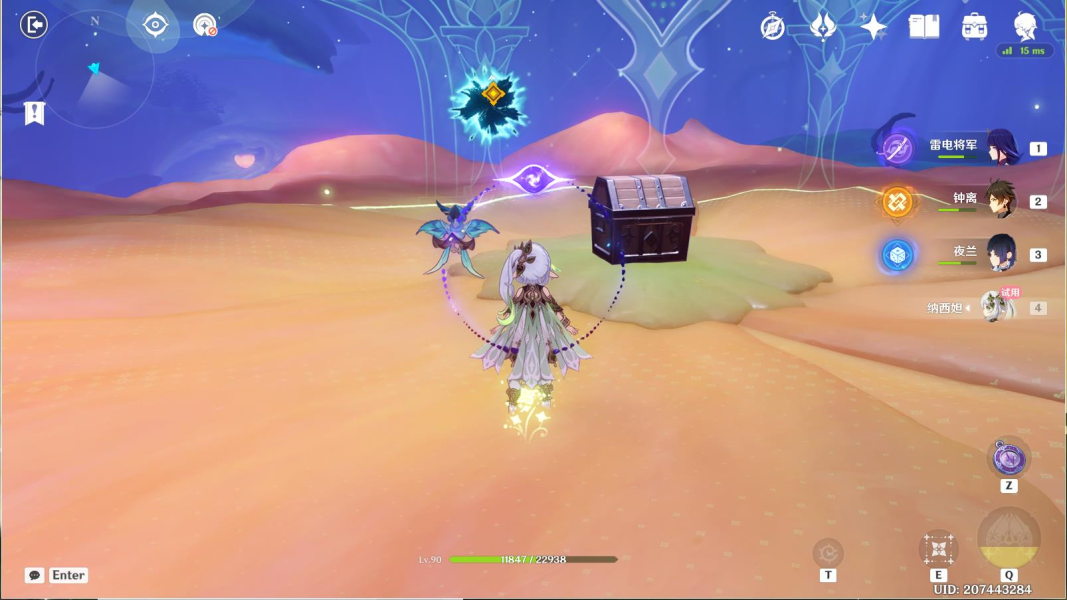1067x600 pixels.
Task: Open the winged Wish icon
Action: tap(823, 27)
